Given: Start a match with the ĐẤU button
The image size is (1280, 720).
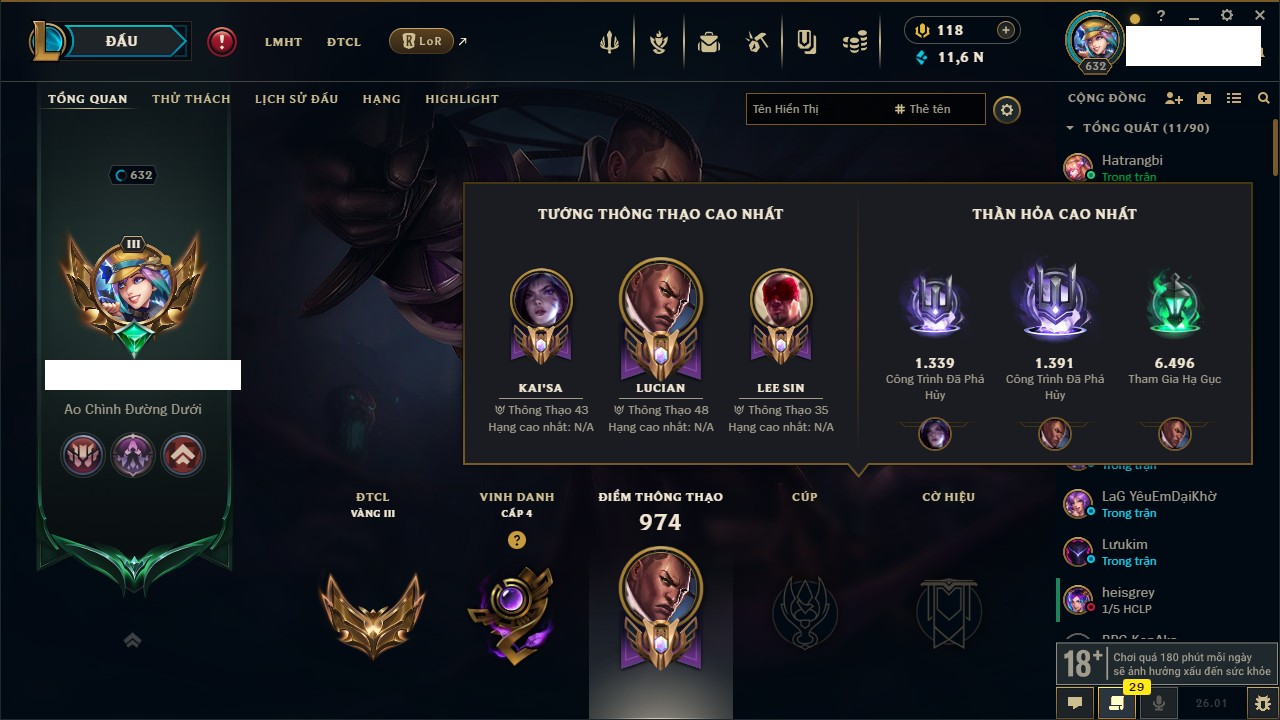Looking at the screenshot, I should click(122, 41).
